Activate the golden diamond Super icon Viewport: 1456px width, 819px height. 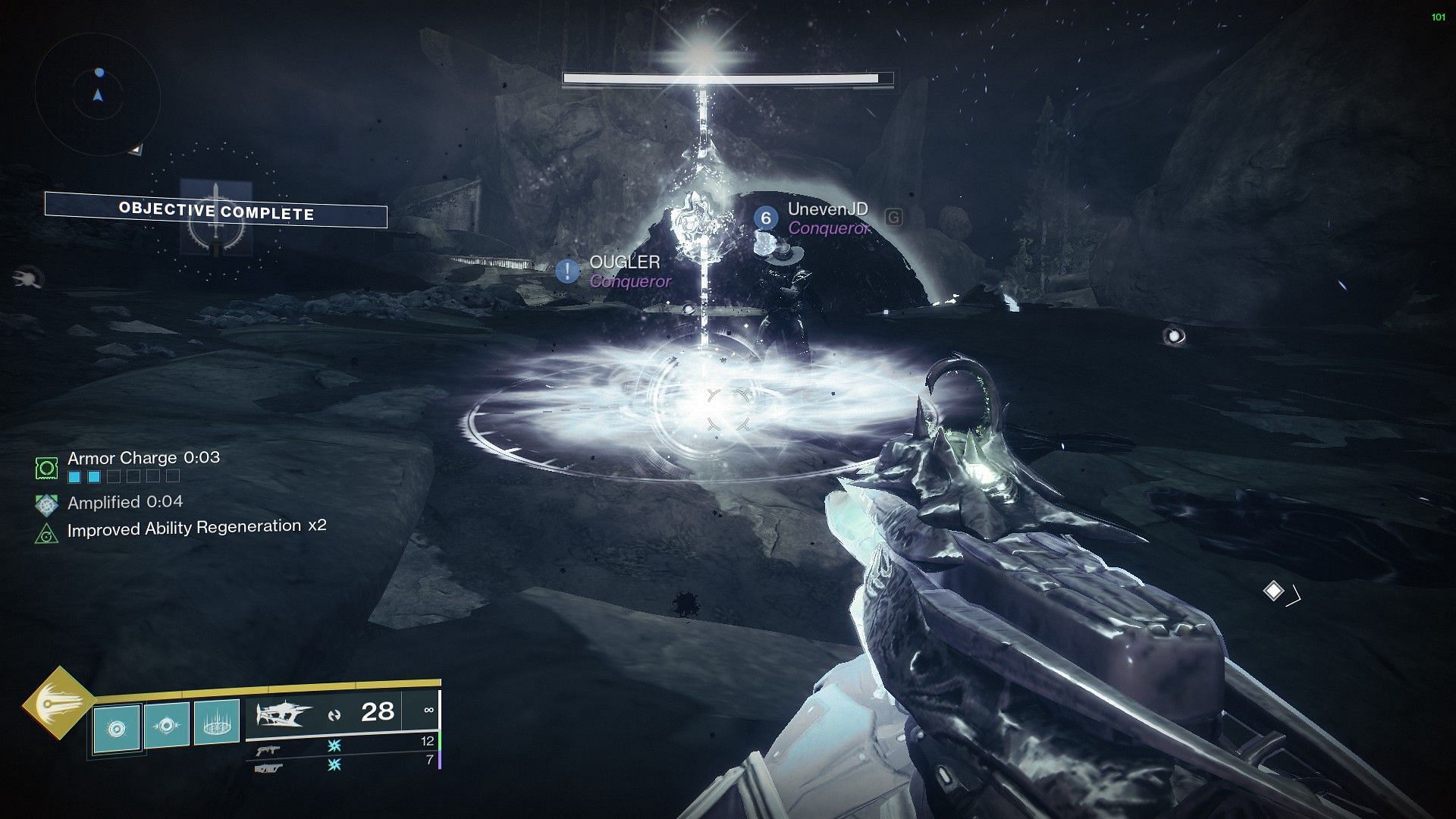[58, 704]
